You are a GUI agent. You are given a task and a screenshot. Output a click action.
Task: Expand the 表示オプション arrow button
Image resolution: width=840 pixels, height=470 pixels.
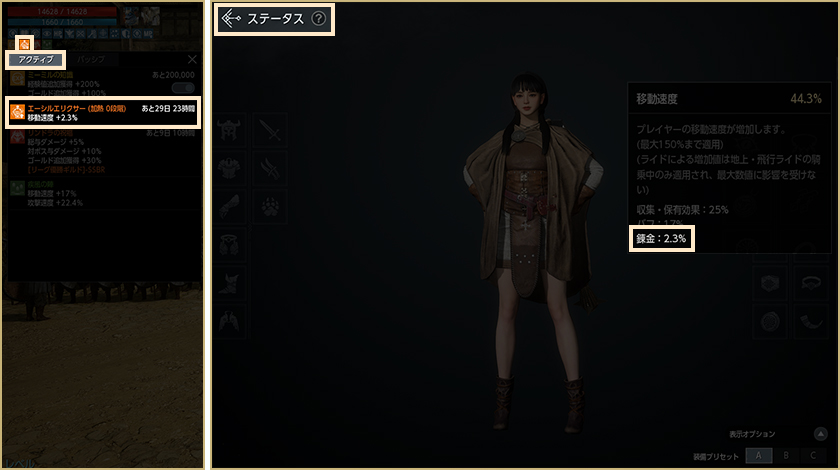[x=819, y=434]
